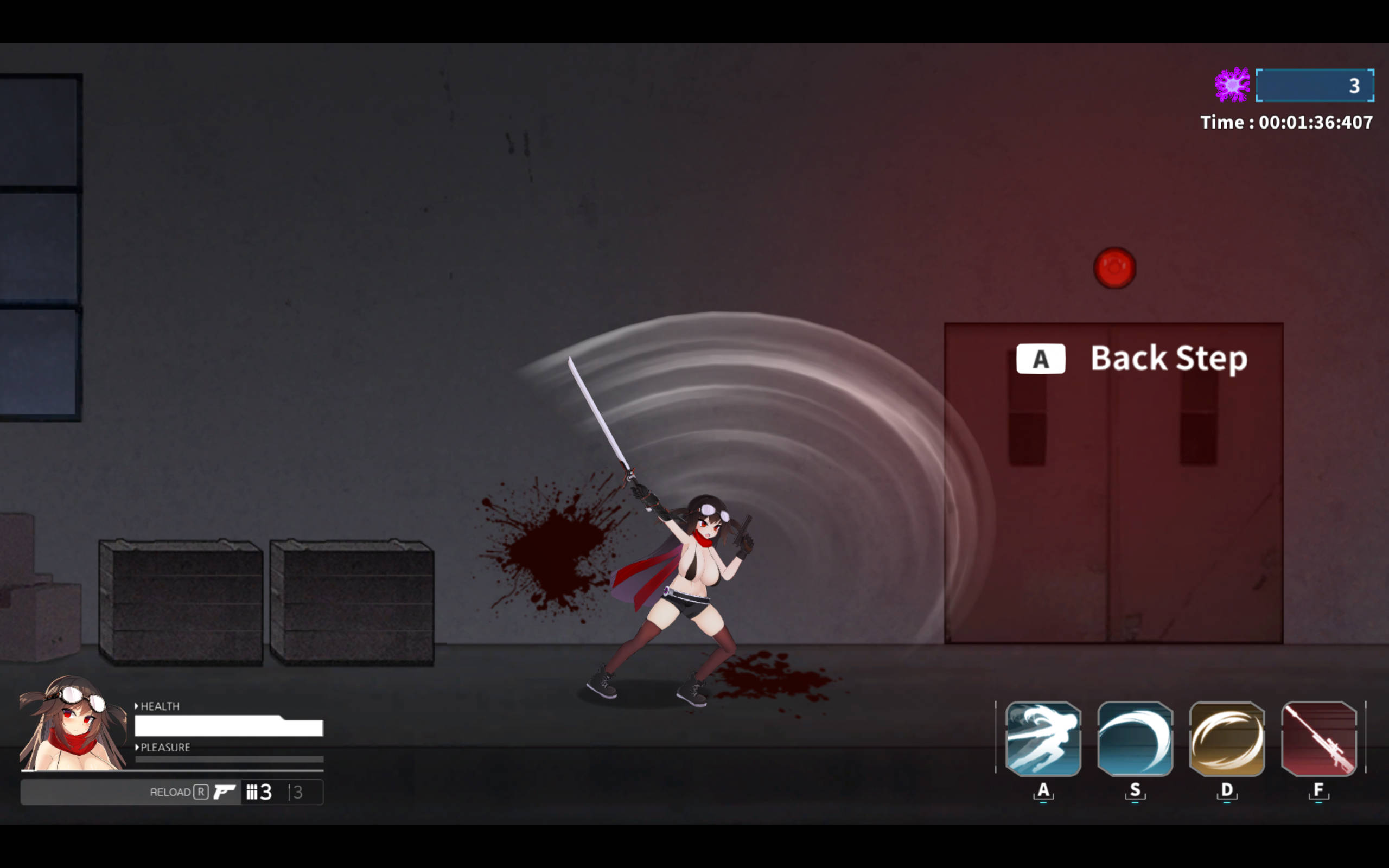
Task: Click the character portrait with goggles
Action: (x=73, y=723)
